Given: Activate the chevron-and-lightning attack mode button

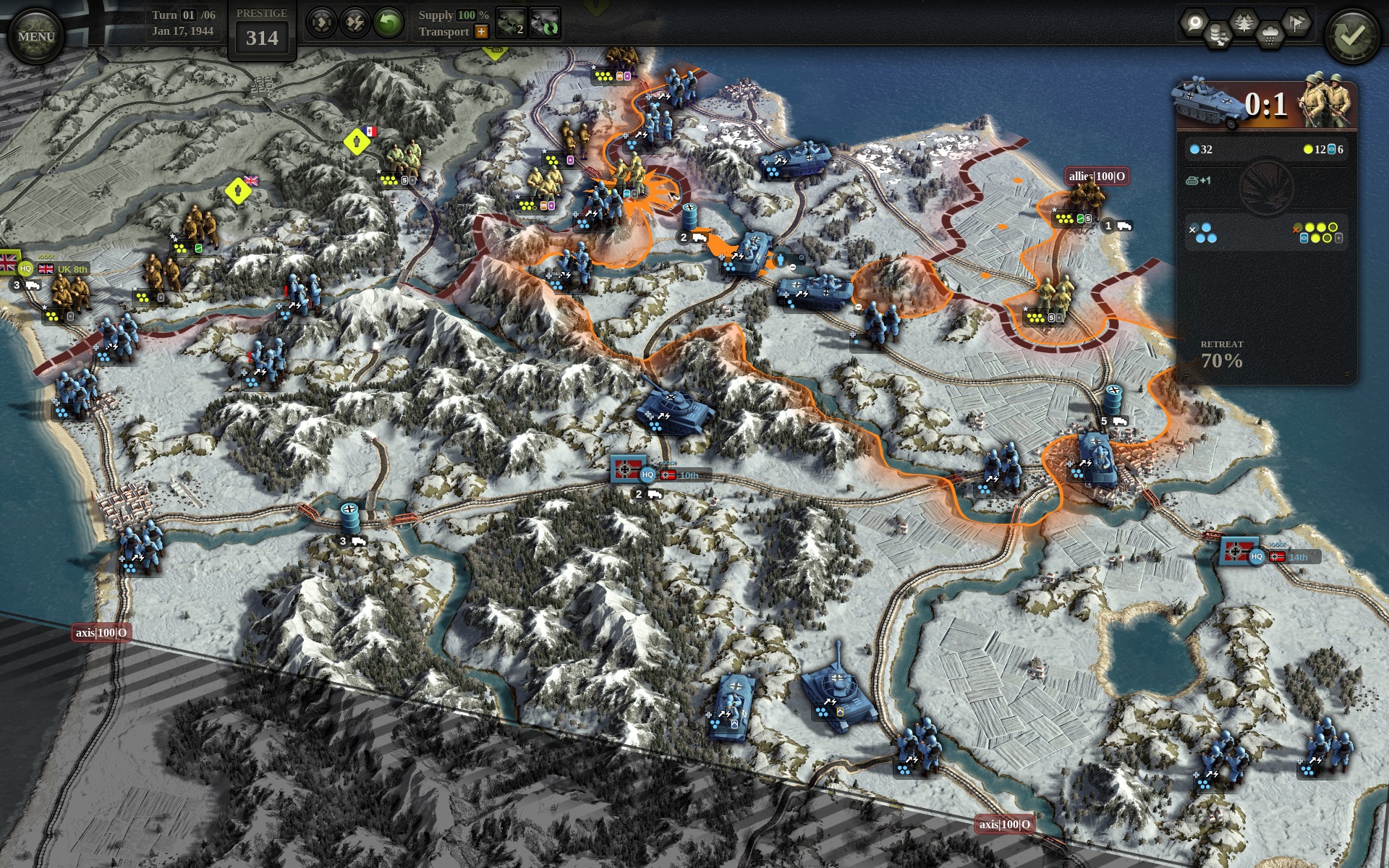Looking at the screenshot, I should coord(354,23).
